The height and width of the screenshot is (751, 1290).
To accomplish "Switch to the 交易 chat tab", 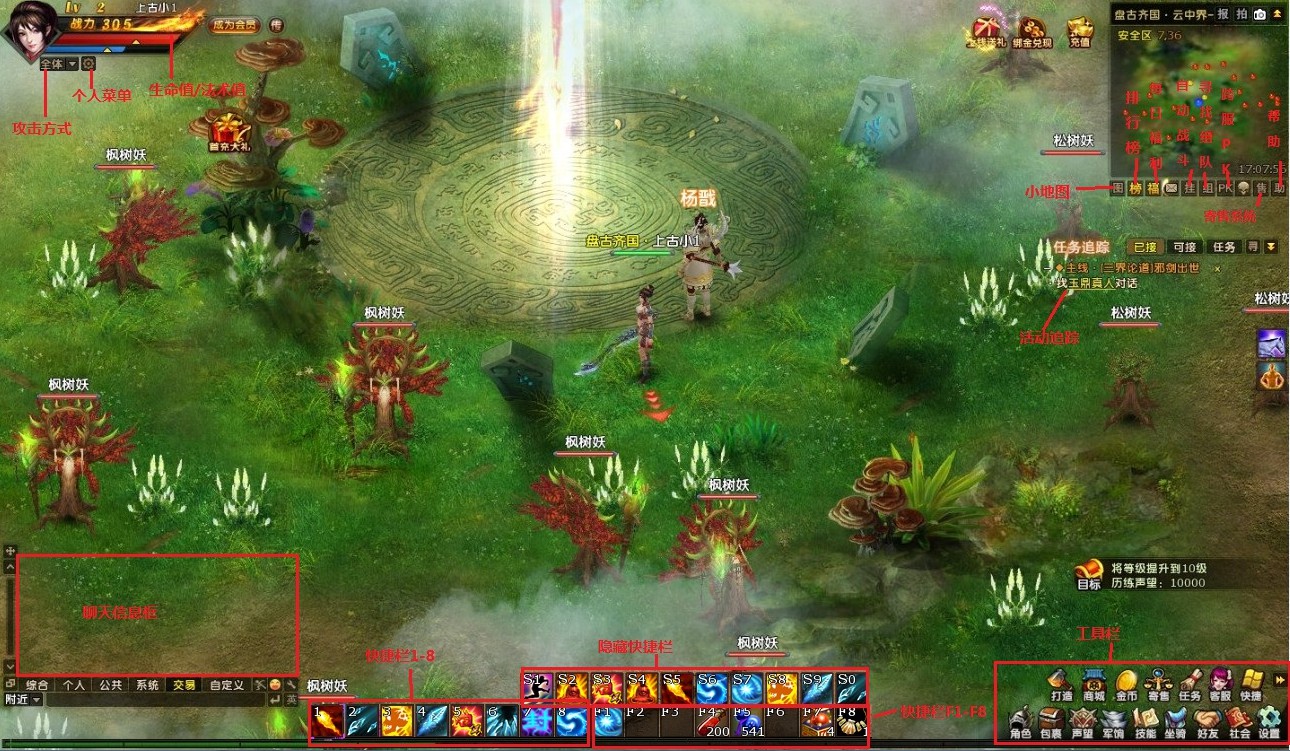I will pyautogui.click(x=184, y=685).
